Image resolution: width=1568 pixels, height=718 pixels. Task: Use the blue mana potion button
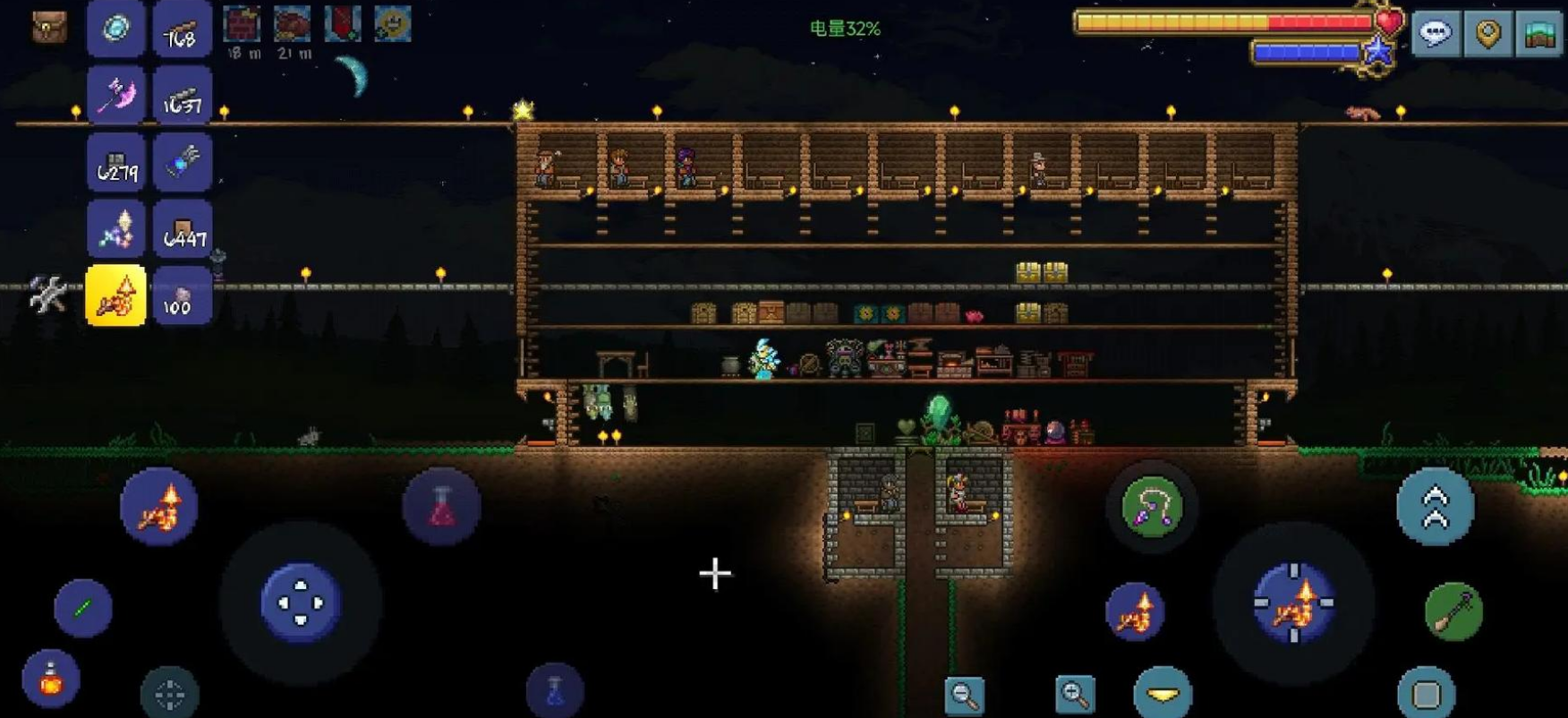pyautogui.click(x=555, y=690)
